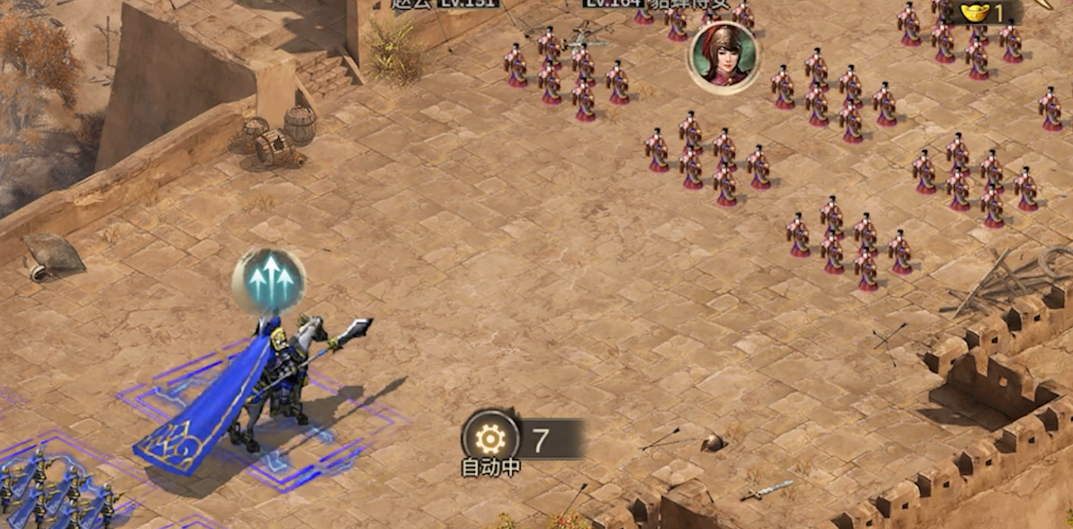Toggle the auto-battle gear button

(x=490, y=438)
